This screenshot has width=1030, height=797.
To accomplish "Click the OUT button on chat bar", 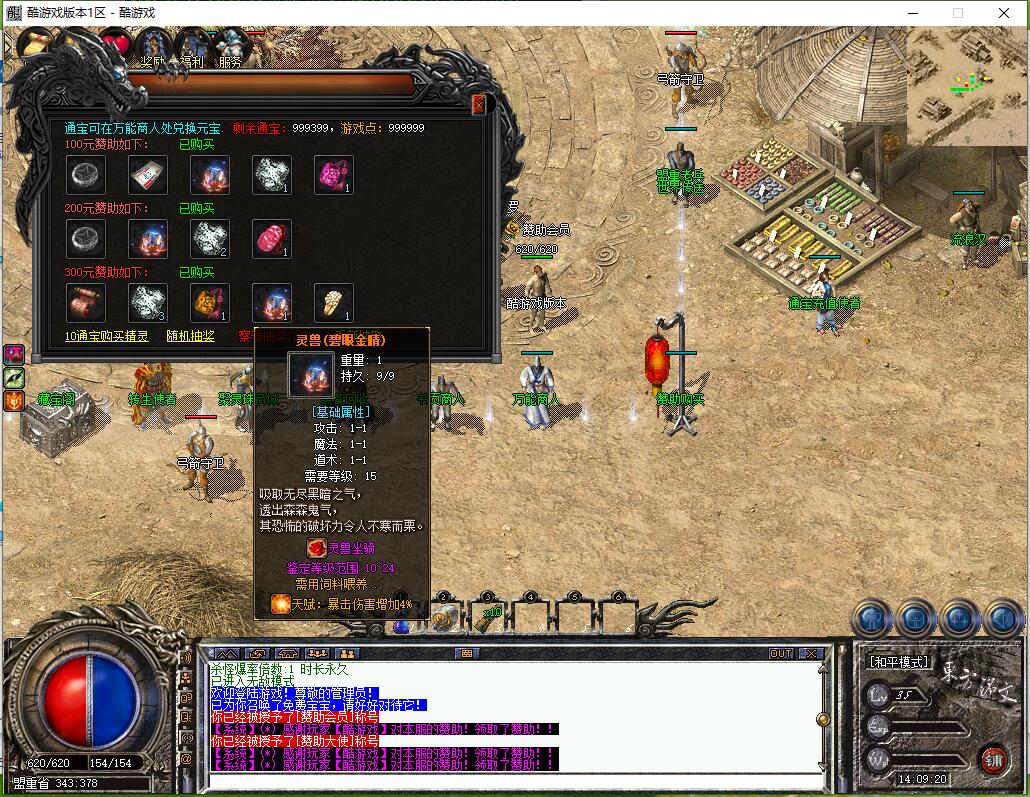I will (781, 653).
